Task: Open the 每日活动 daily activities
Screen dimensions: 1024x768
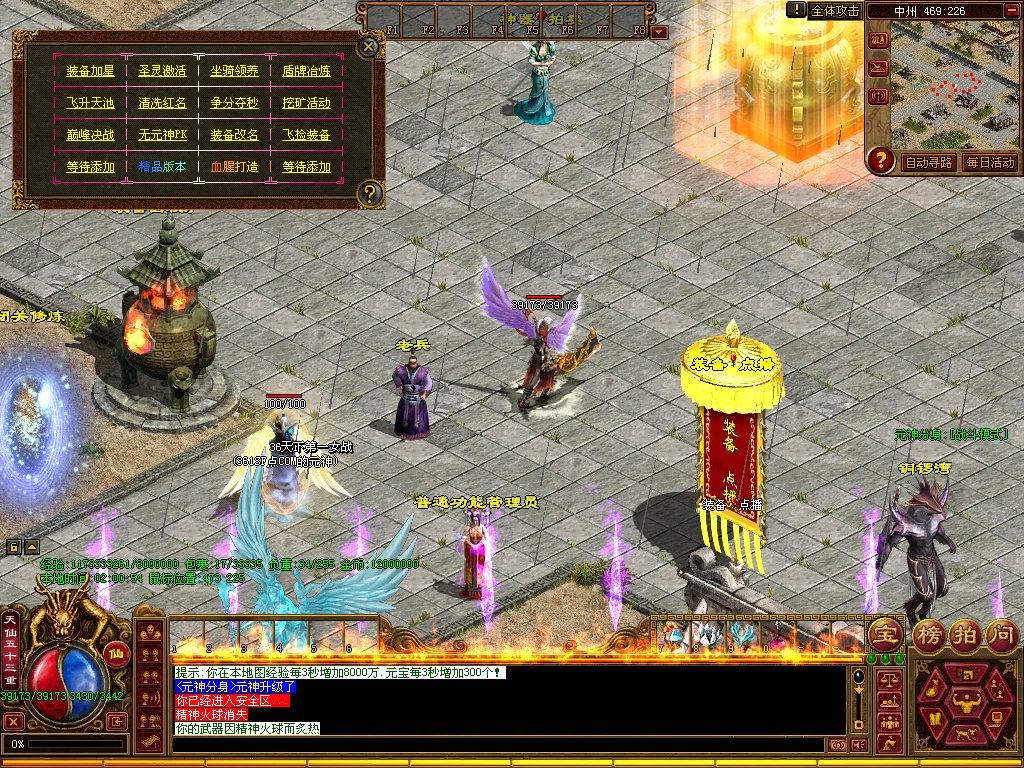Action: pyautogui.click(x=990, y=162)
